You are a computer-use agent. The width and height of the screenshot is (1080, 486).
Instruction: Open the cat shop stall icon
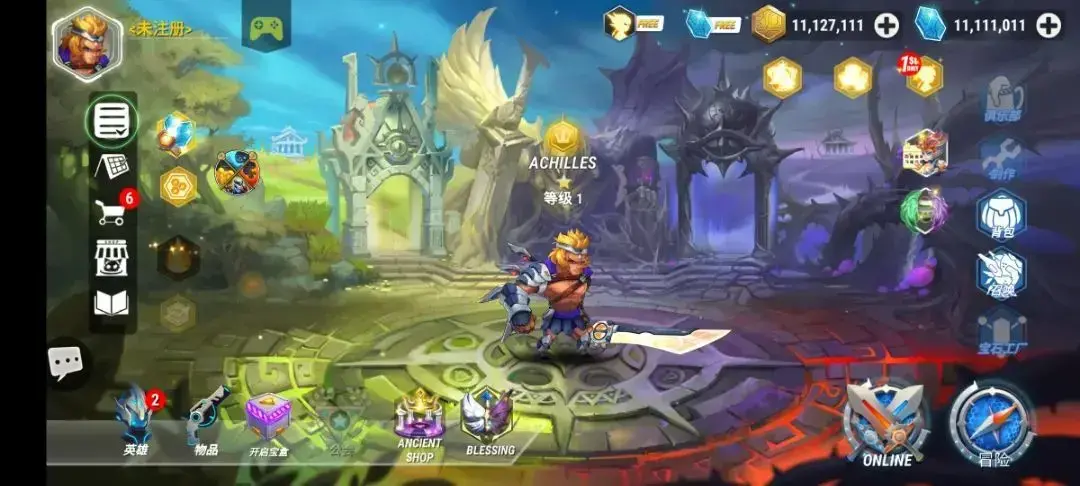point(112,255)
